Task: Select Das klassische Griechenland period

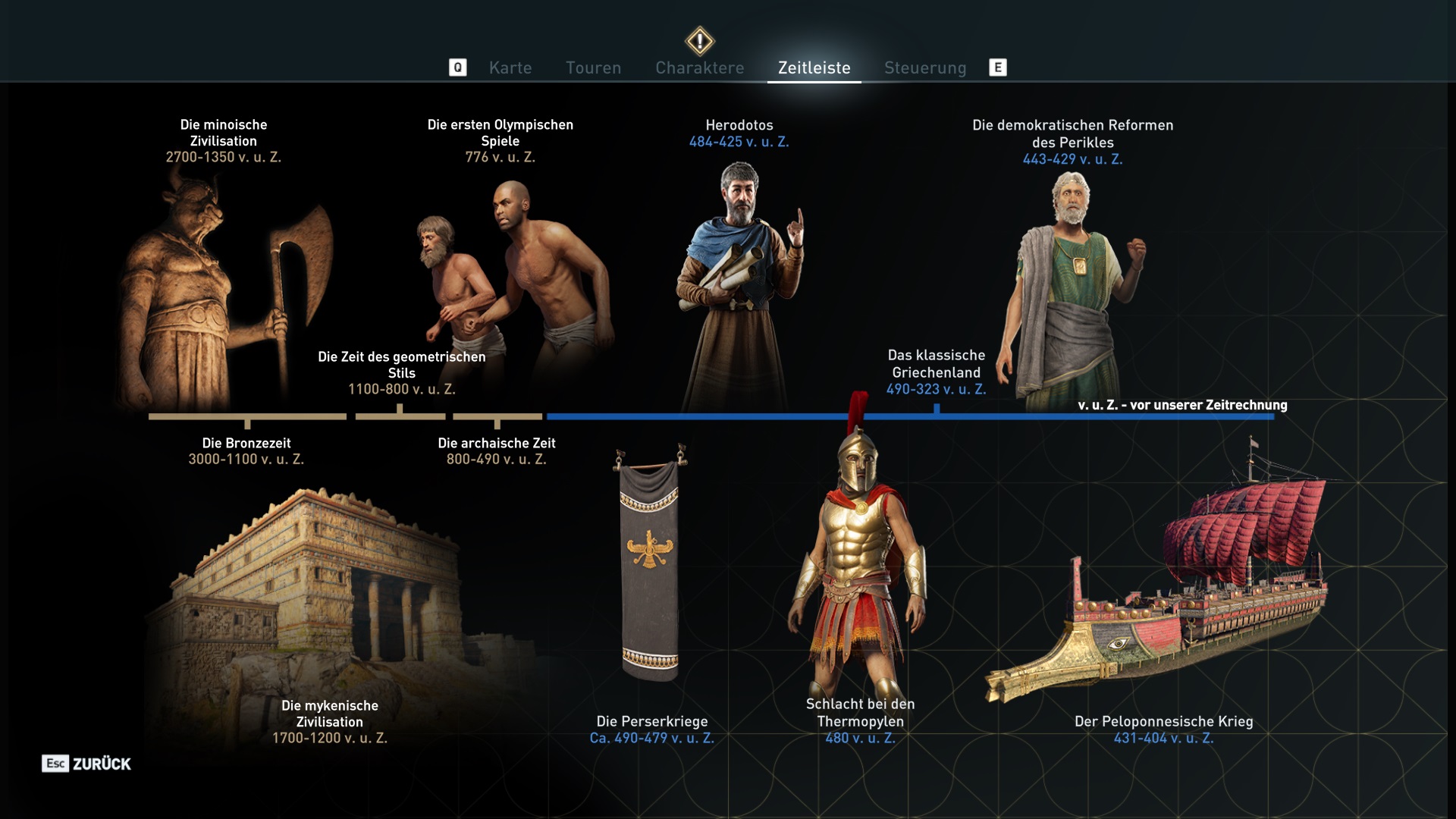Action: click(x=936, y=372)
